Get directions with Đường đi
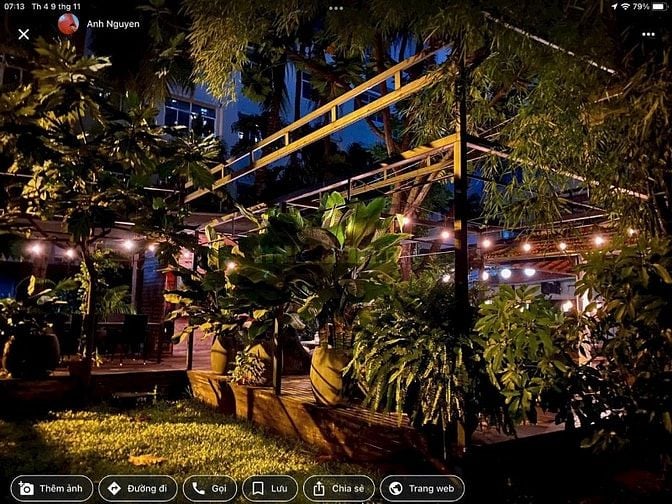The width and height of the screenshot is (672, 504). 137,488
